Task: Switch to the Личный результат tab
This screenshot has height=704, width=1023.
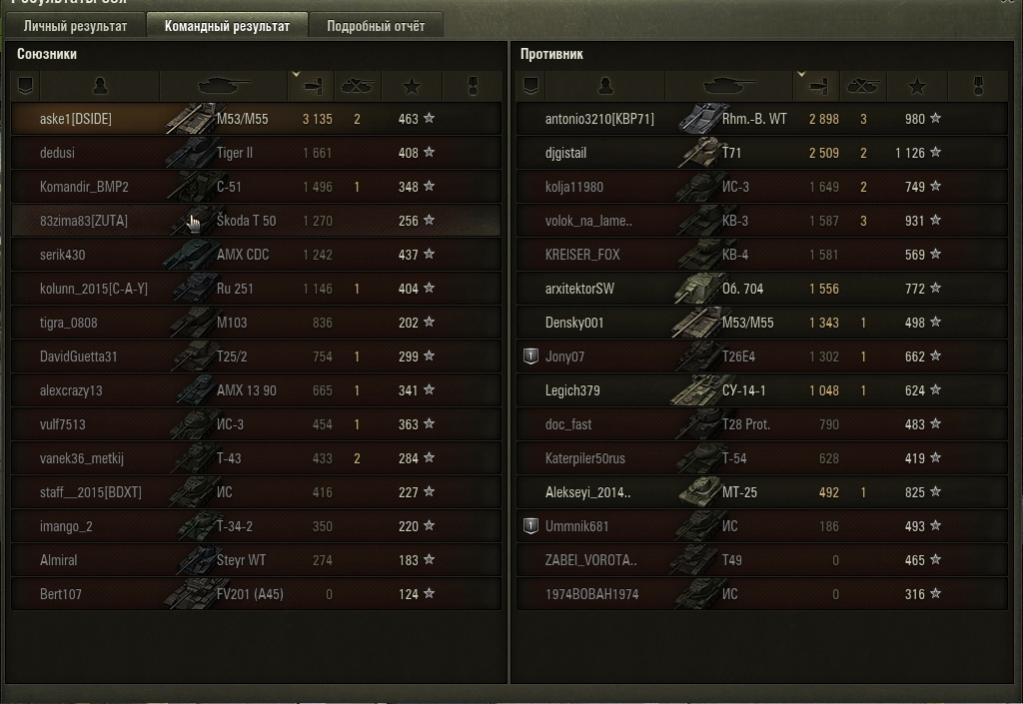Action: click(x=76, y=26)
